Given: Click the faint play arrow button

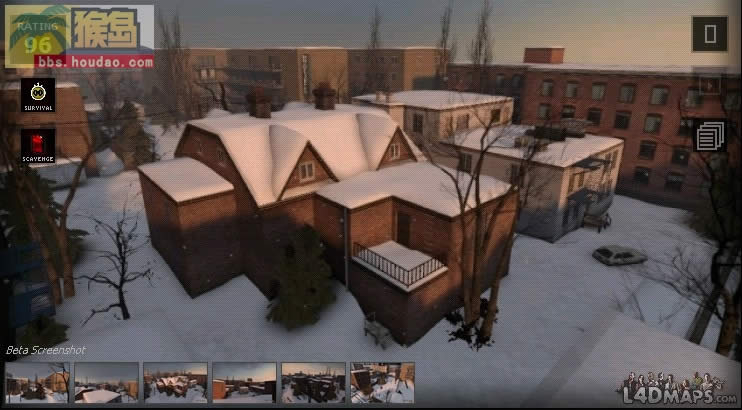Looking at the screenshot, I should (710, 85).
